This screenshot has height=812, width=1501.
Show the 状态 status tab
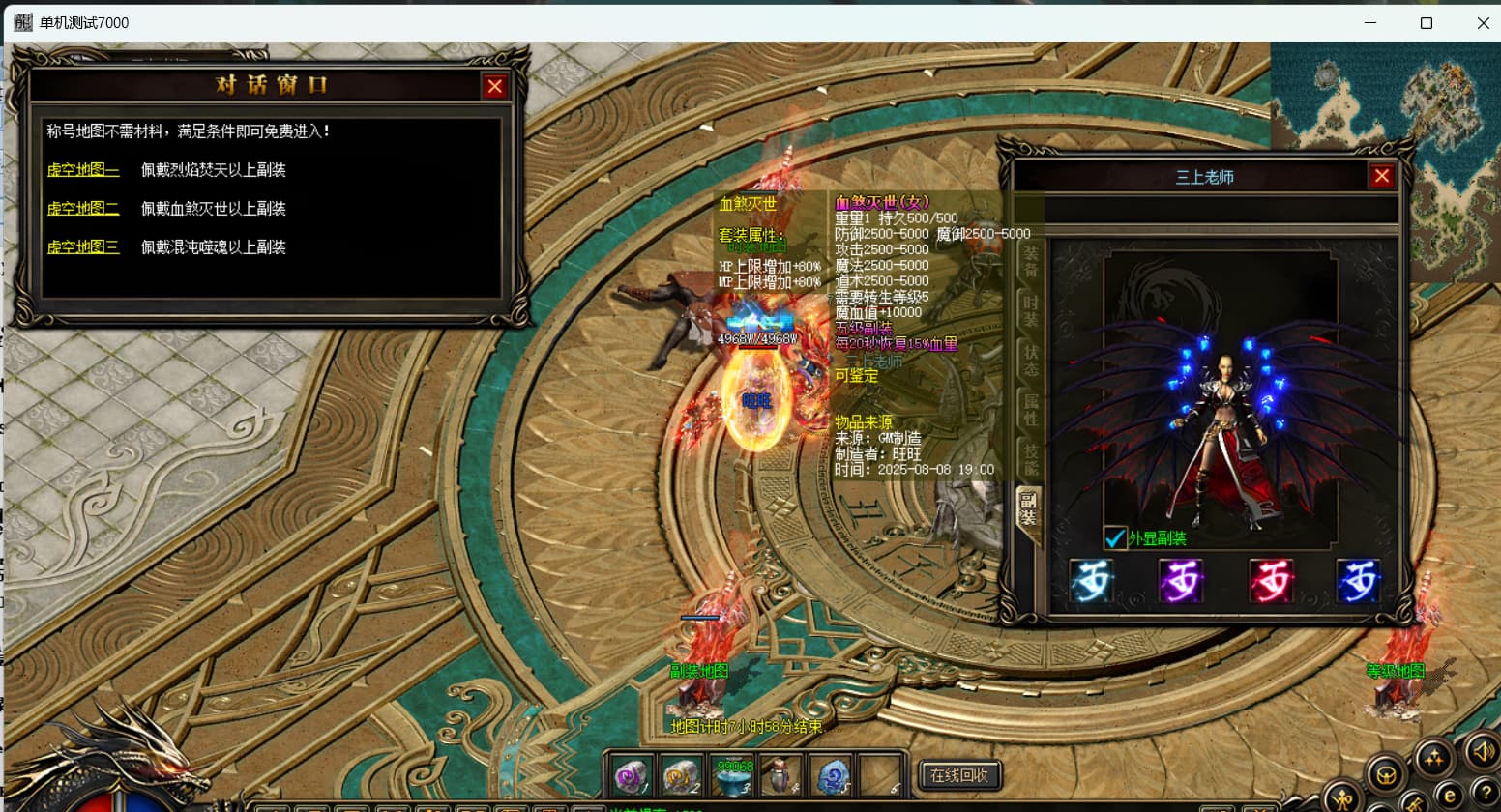click(x=1030, y=359)
